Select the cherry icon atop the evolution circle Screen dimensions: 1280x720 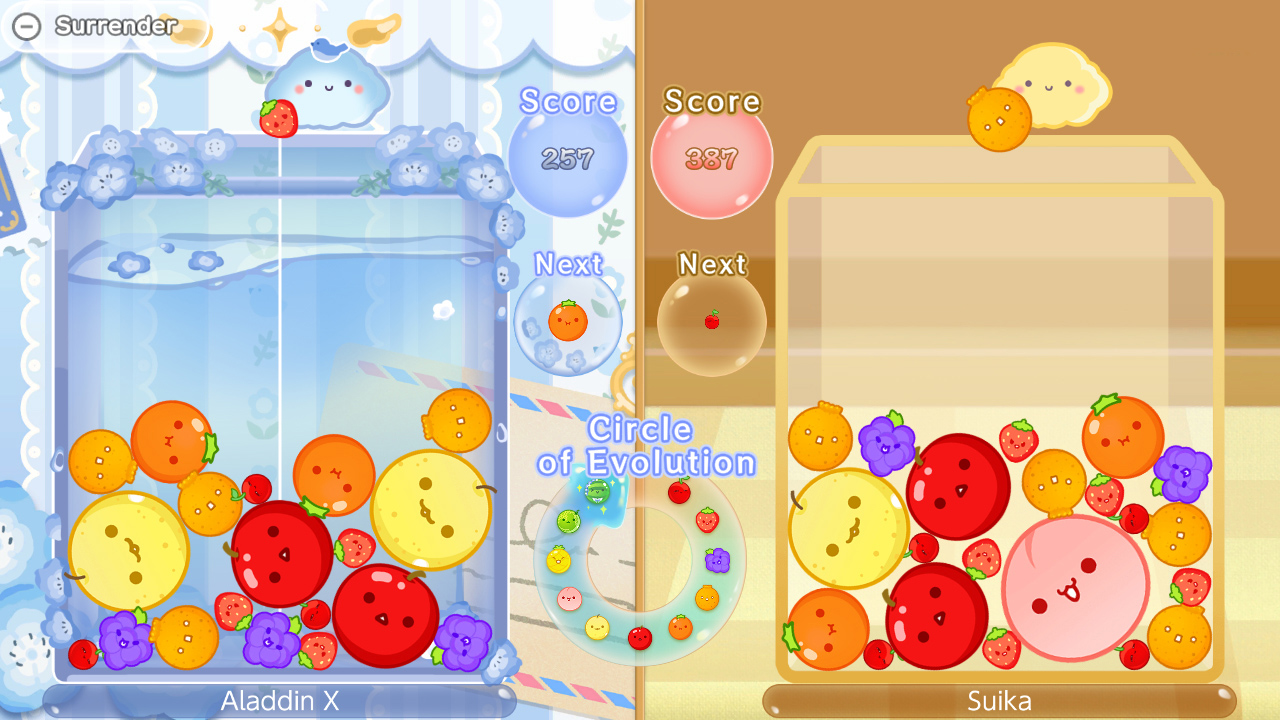(680, 492)
